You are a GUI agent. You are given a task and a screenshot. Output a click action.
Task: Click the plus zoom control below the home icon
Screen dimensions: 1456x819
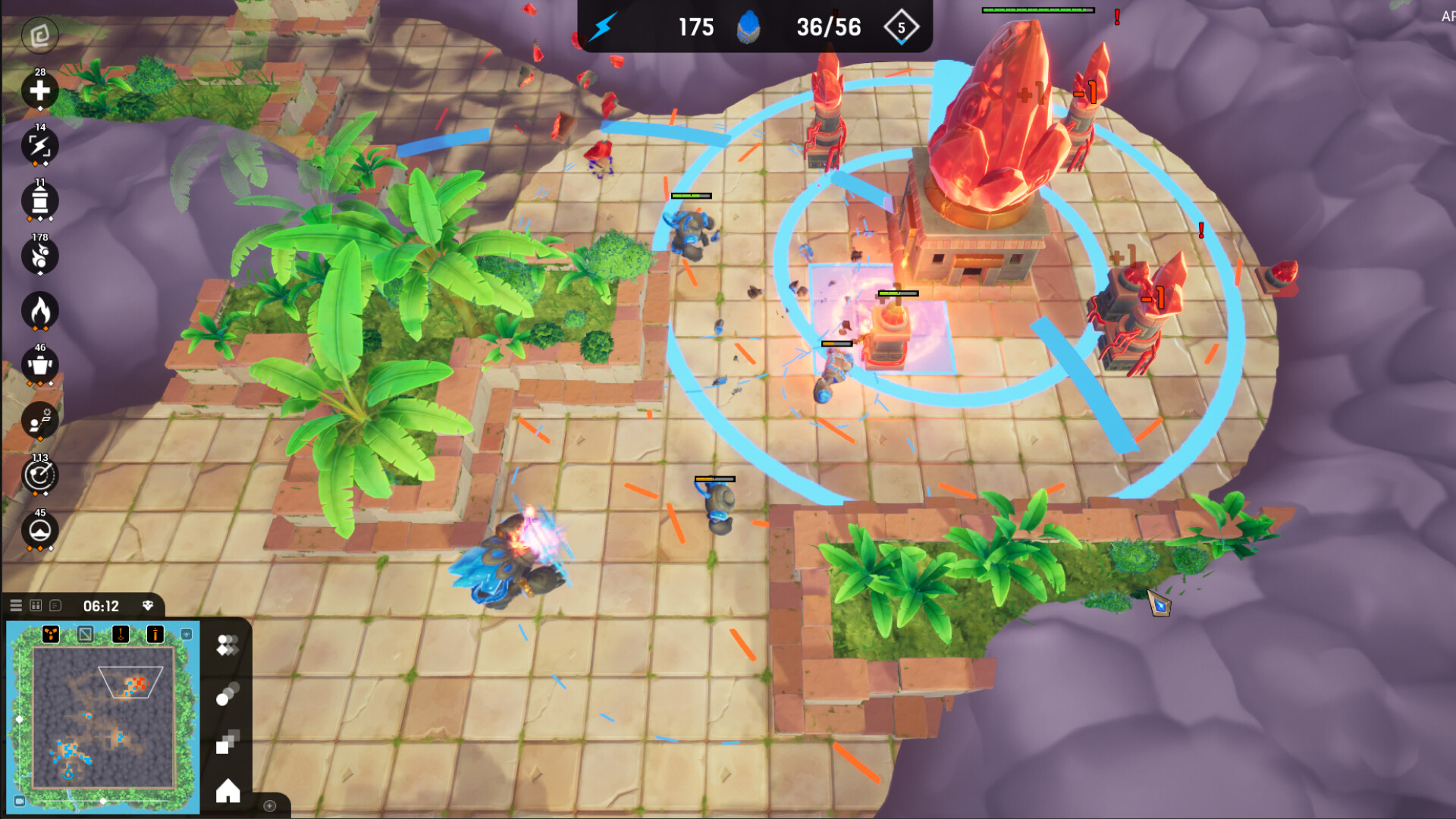click(269, 806)
